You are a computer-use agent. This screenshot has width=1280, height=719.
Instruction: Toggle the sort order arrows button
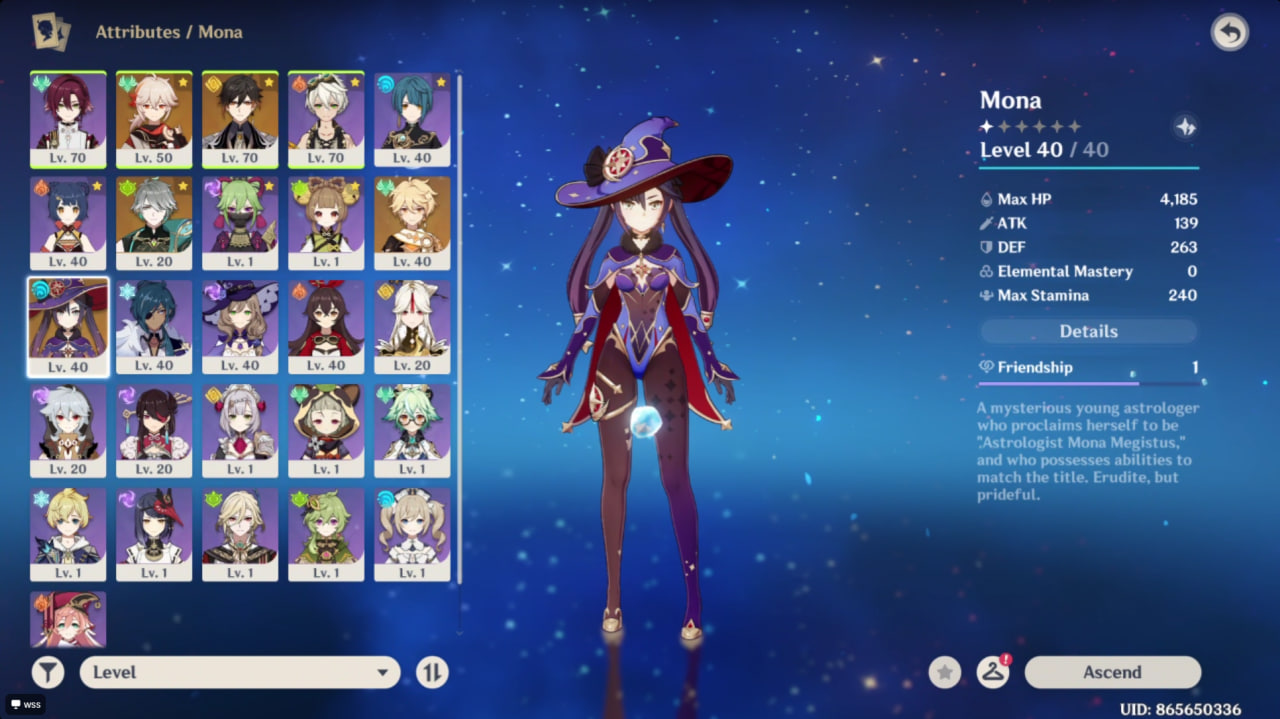432,672
